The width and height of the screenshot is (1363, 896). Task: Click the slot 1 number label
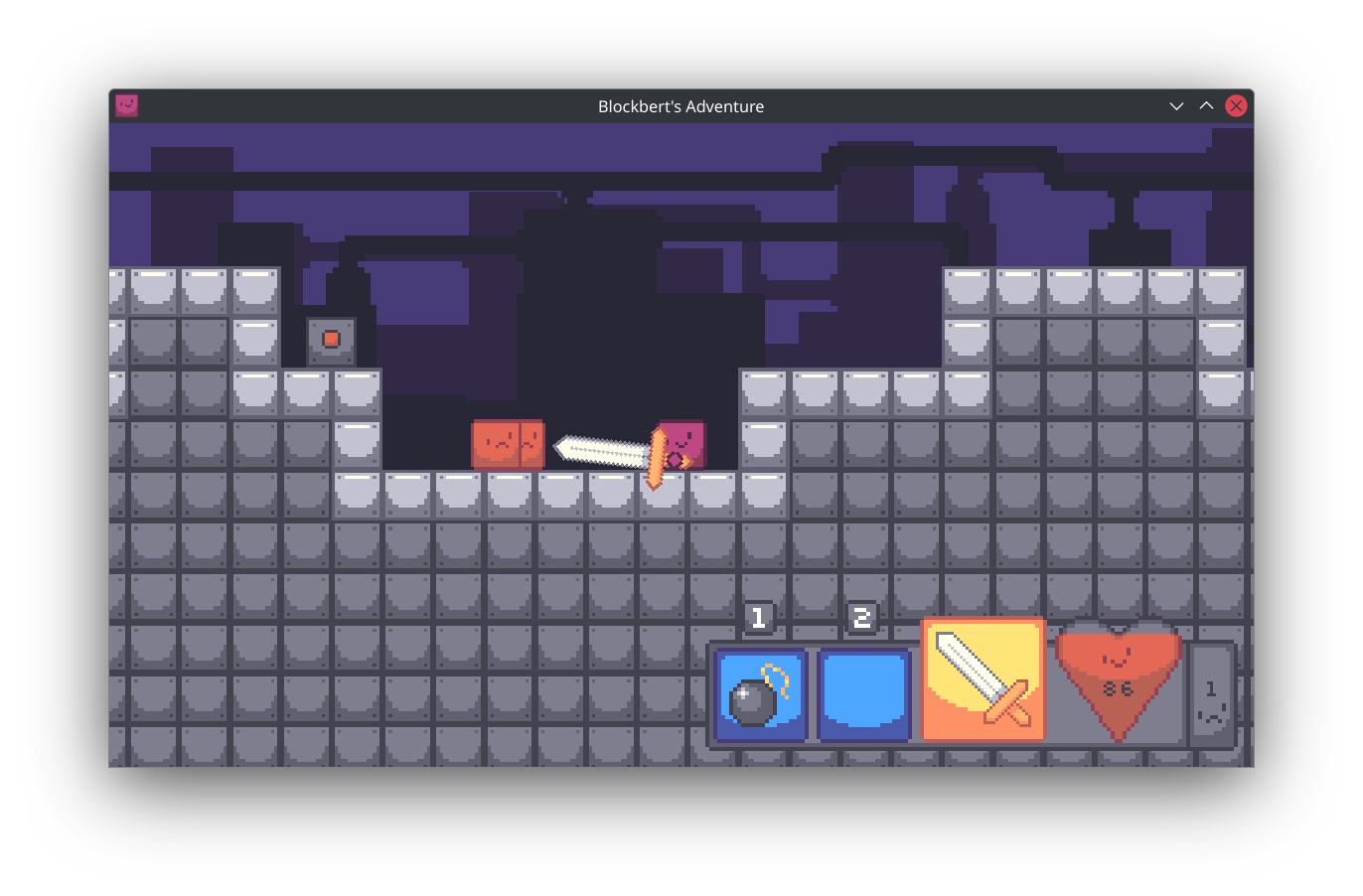tap(758, 618)
